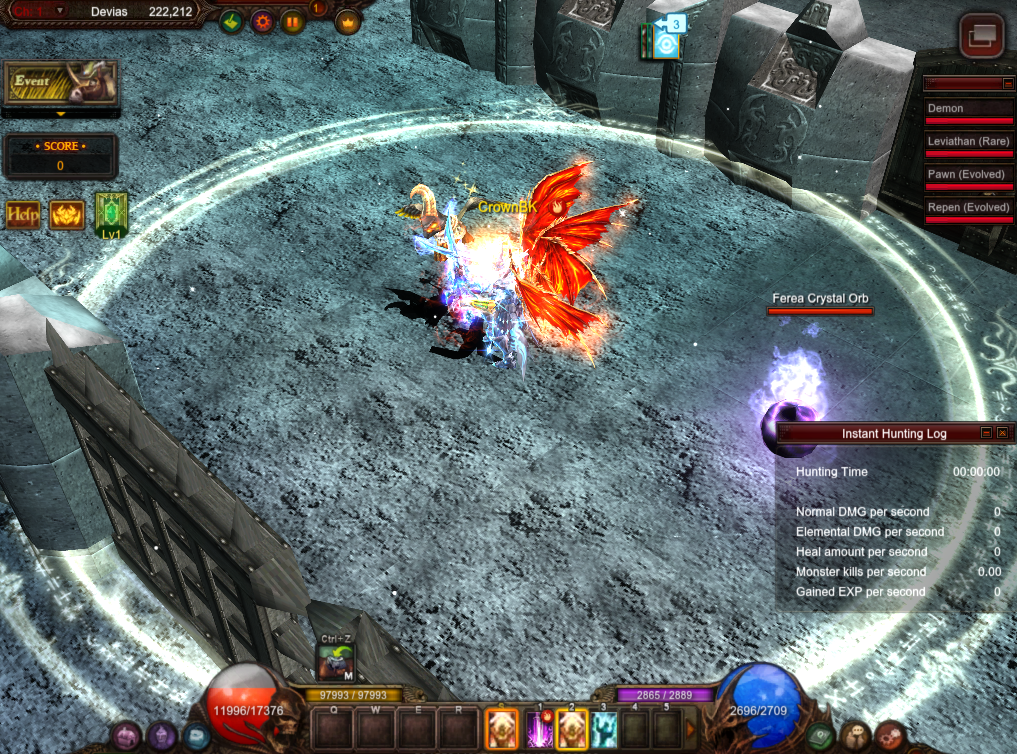Open the Event banner

[60, 84]
